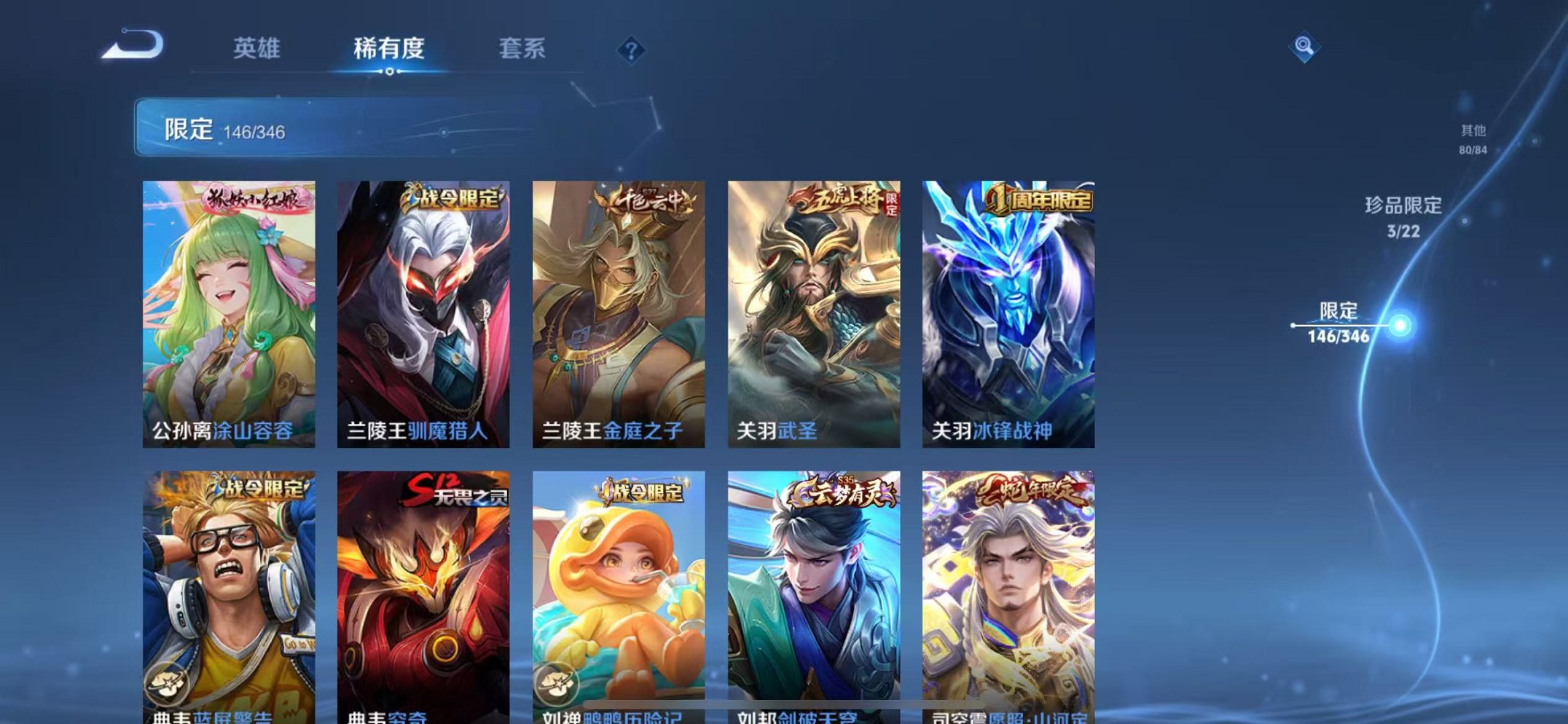Select the 稀有度 tab
Viewport: 1568px width, 724px height.
click(389, 50)
